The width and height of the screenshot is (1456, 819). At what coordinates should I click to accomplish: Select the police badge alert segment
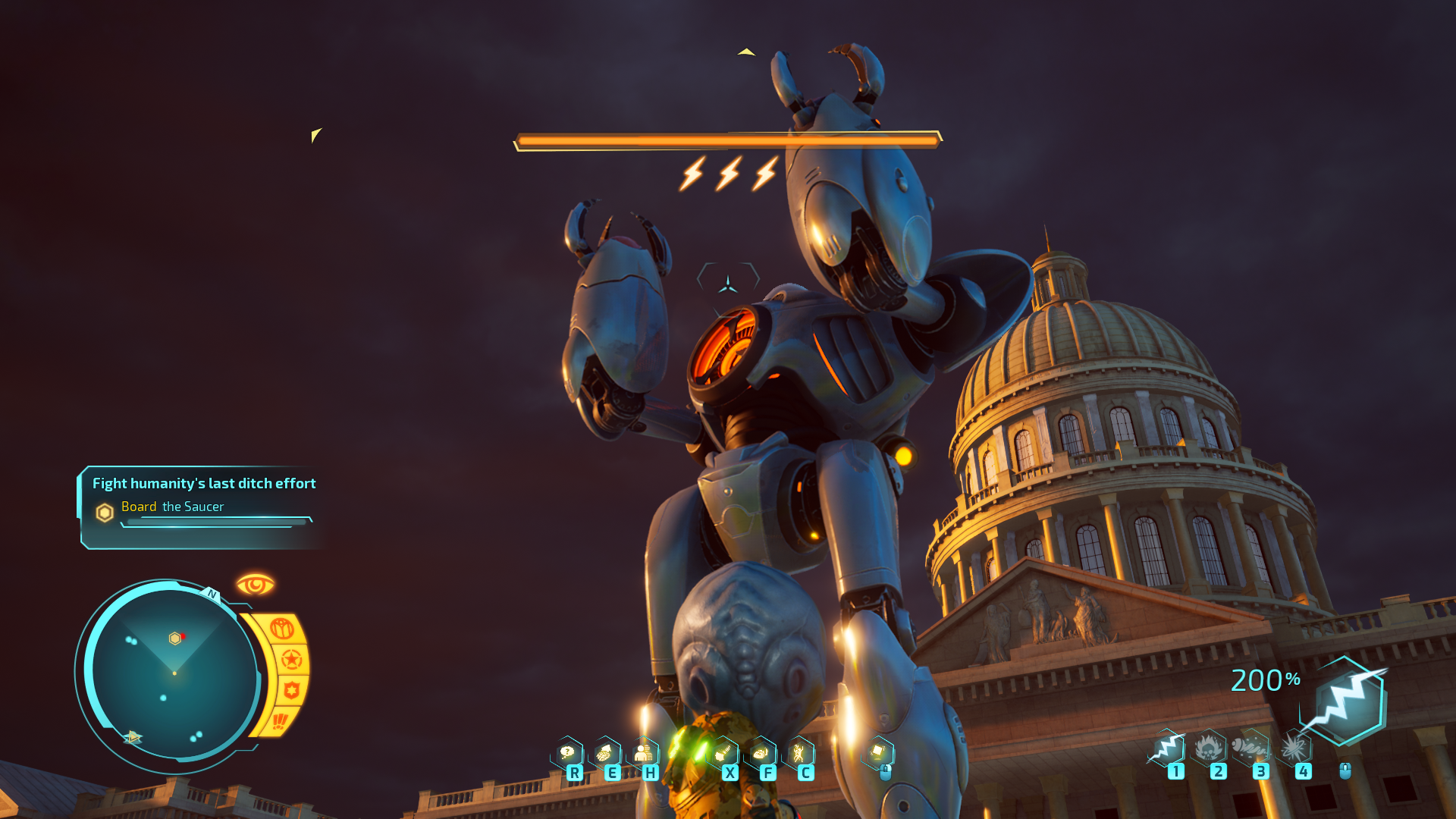click(x=291, y=690)
